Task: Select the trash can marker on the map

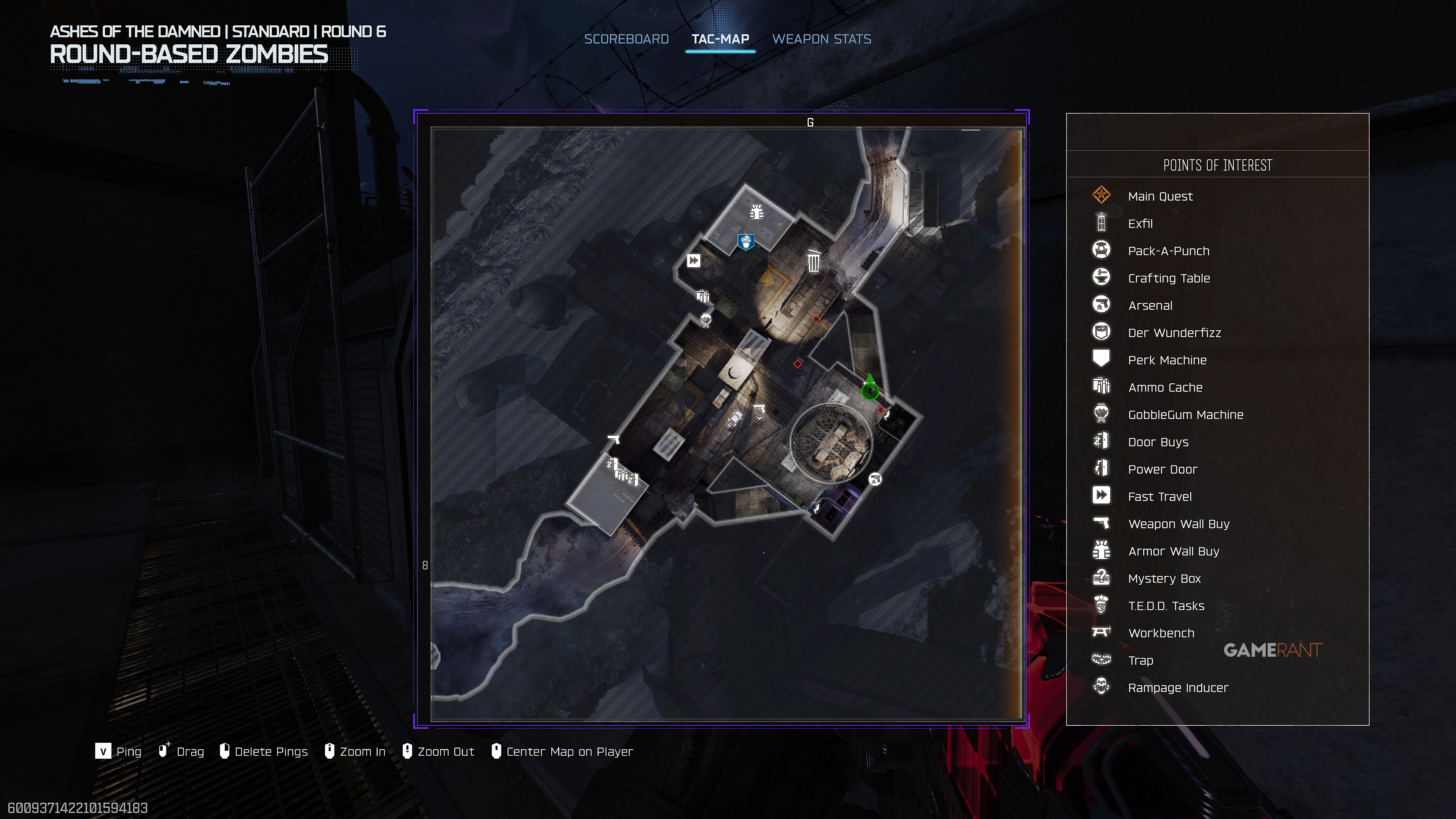Action: 813,261
